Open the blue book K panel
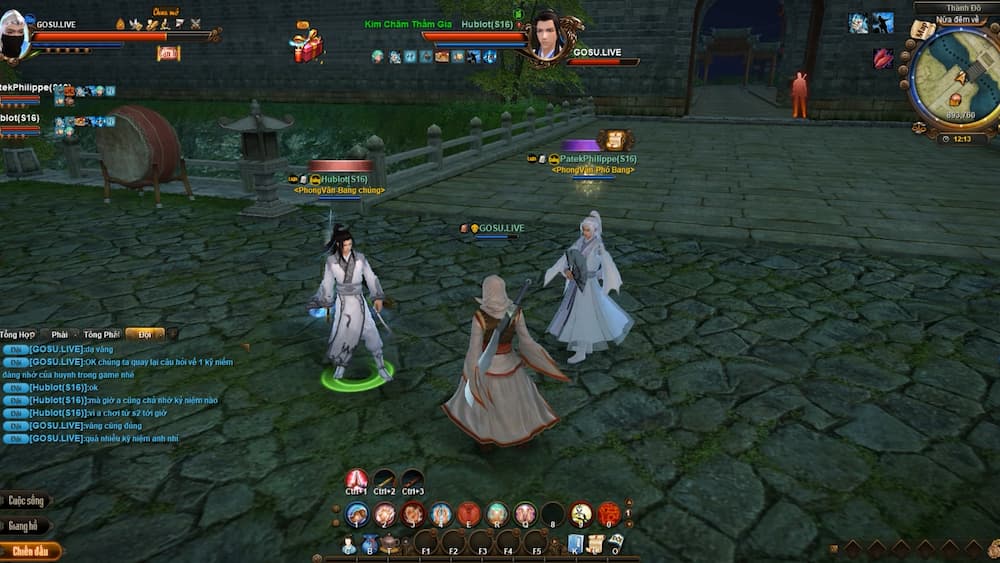This screenshot has height=563, width=1000. coord(576,544)
